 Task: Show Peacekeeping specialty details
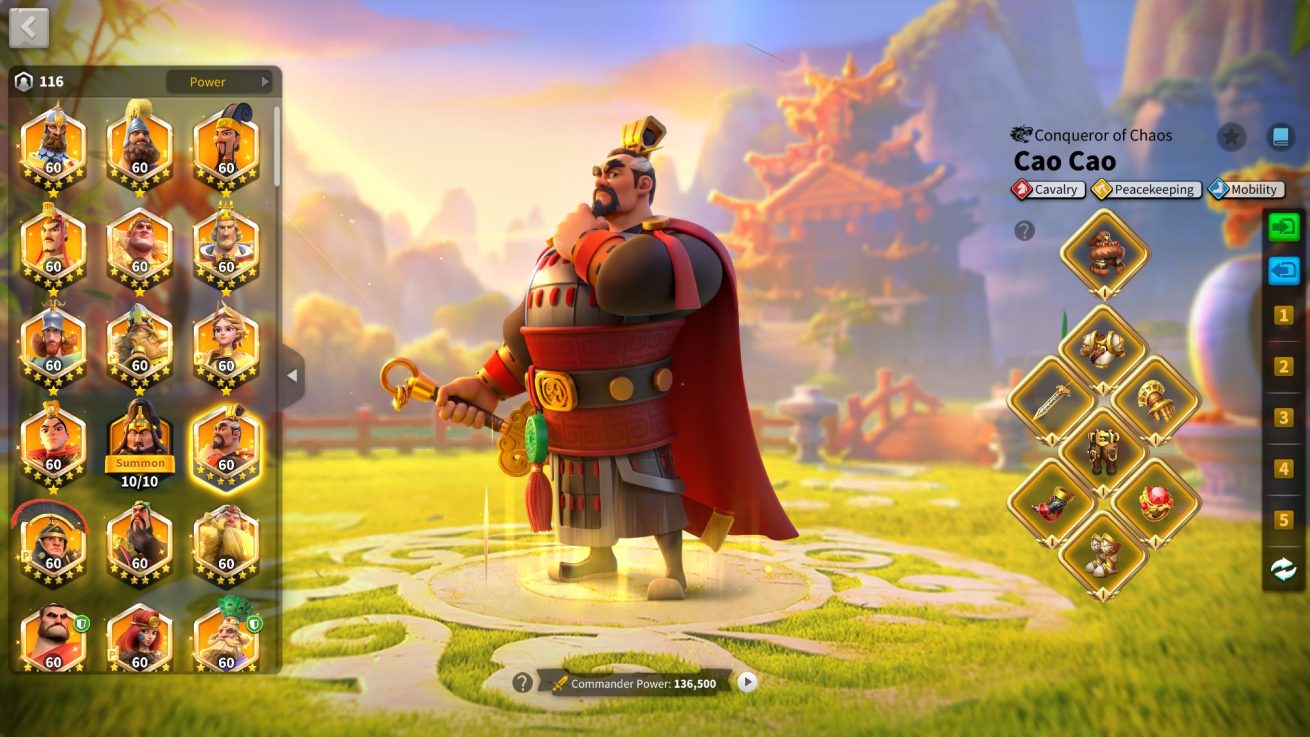point(1146,189)
